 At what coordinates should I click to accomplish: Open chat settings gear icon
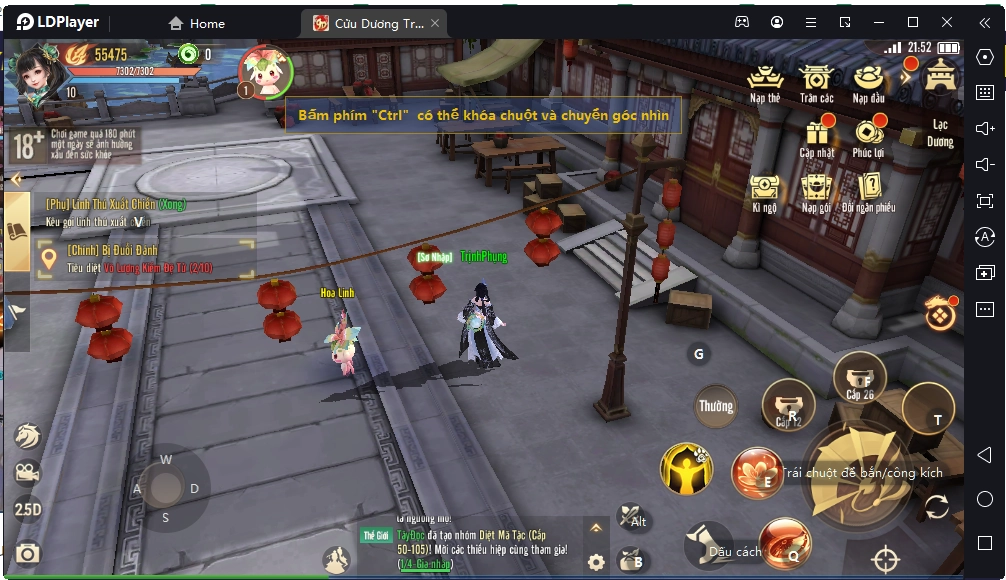coord(596,562)
